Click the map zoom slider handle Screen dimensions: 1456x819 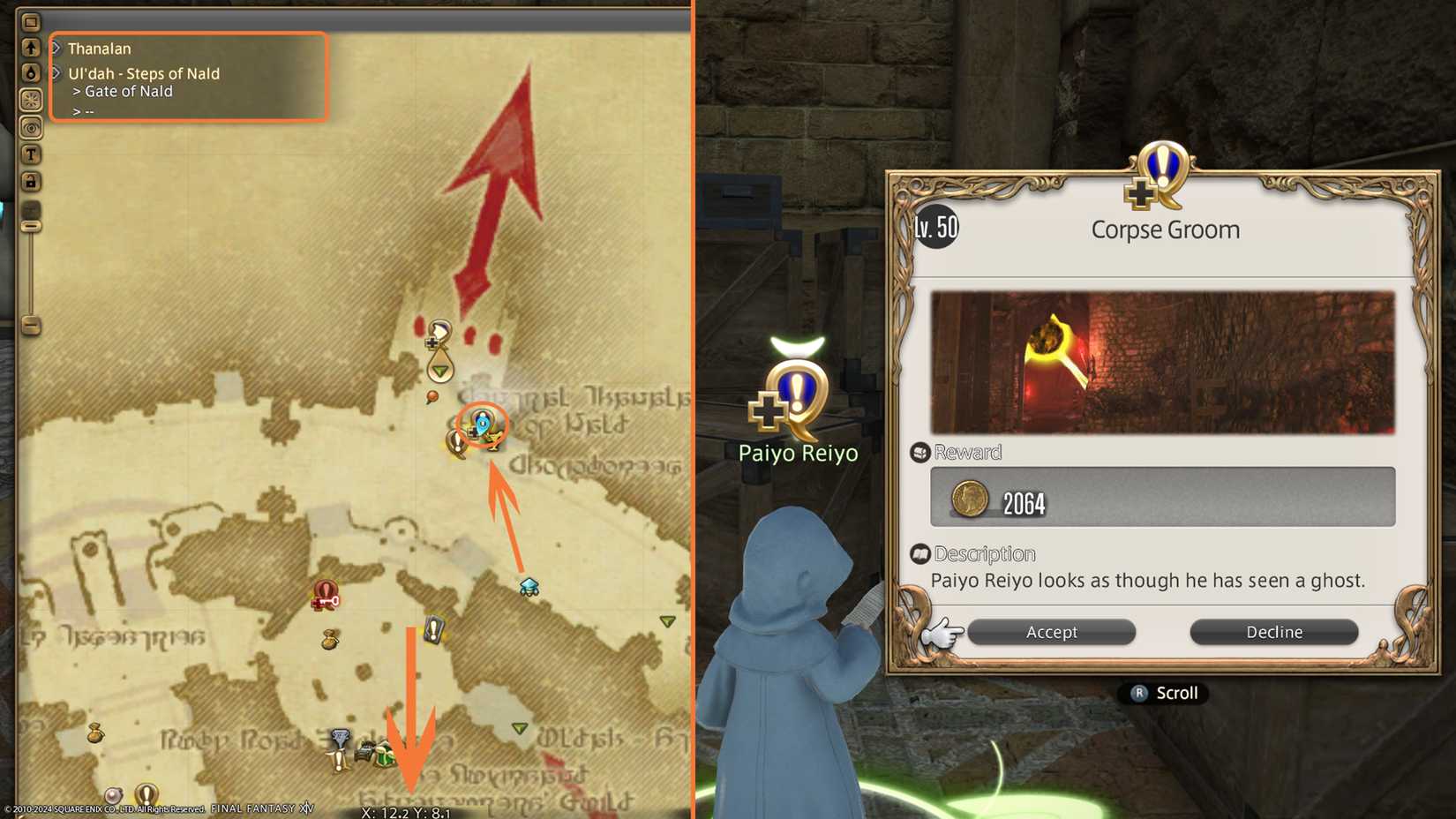(31, 224)
